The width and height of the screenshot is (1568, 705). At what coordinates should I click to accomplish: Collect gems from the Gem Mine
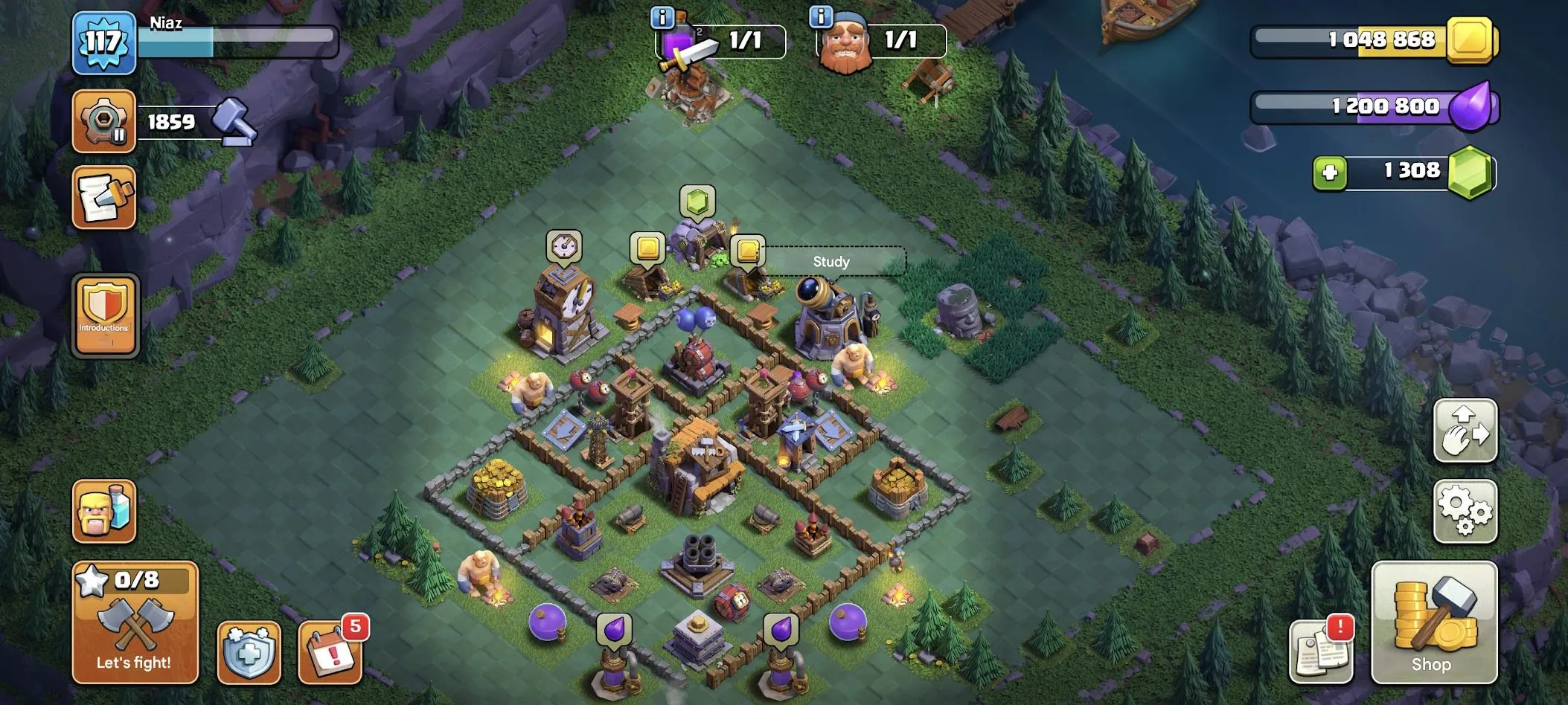697,199
